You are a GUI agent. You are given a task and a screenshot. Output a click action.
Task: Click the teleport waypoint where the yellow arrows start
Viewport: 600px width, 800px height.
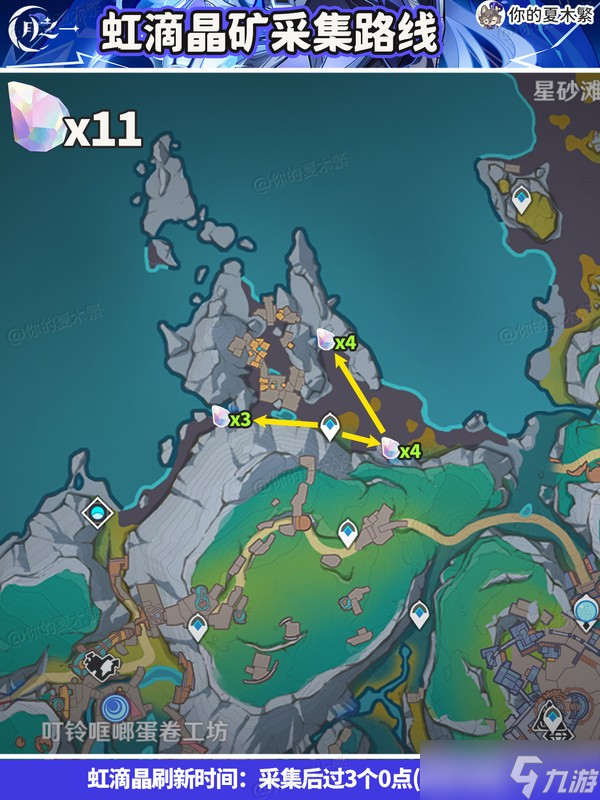pyautogui.click(x=328, y=430)
